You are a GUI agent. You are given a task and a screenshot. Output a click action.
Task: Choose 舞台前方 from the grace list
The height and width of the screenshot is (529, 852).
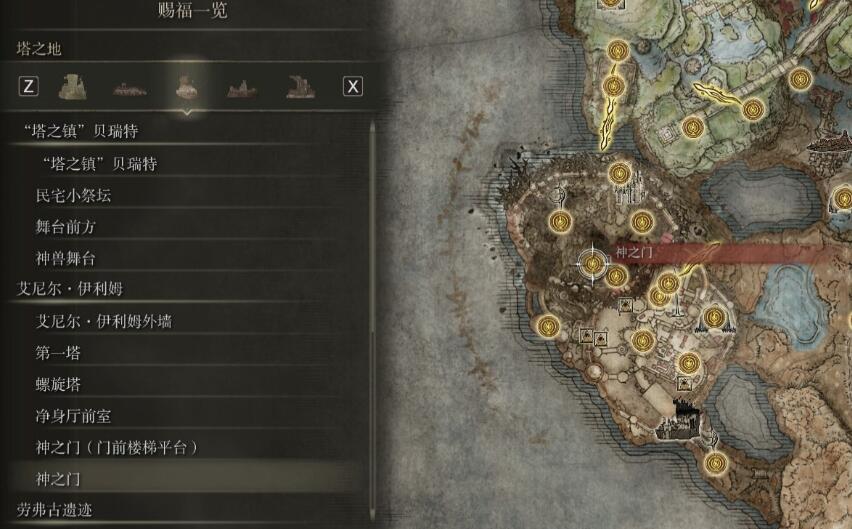pyautogui.click(x=66, y=227)
